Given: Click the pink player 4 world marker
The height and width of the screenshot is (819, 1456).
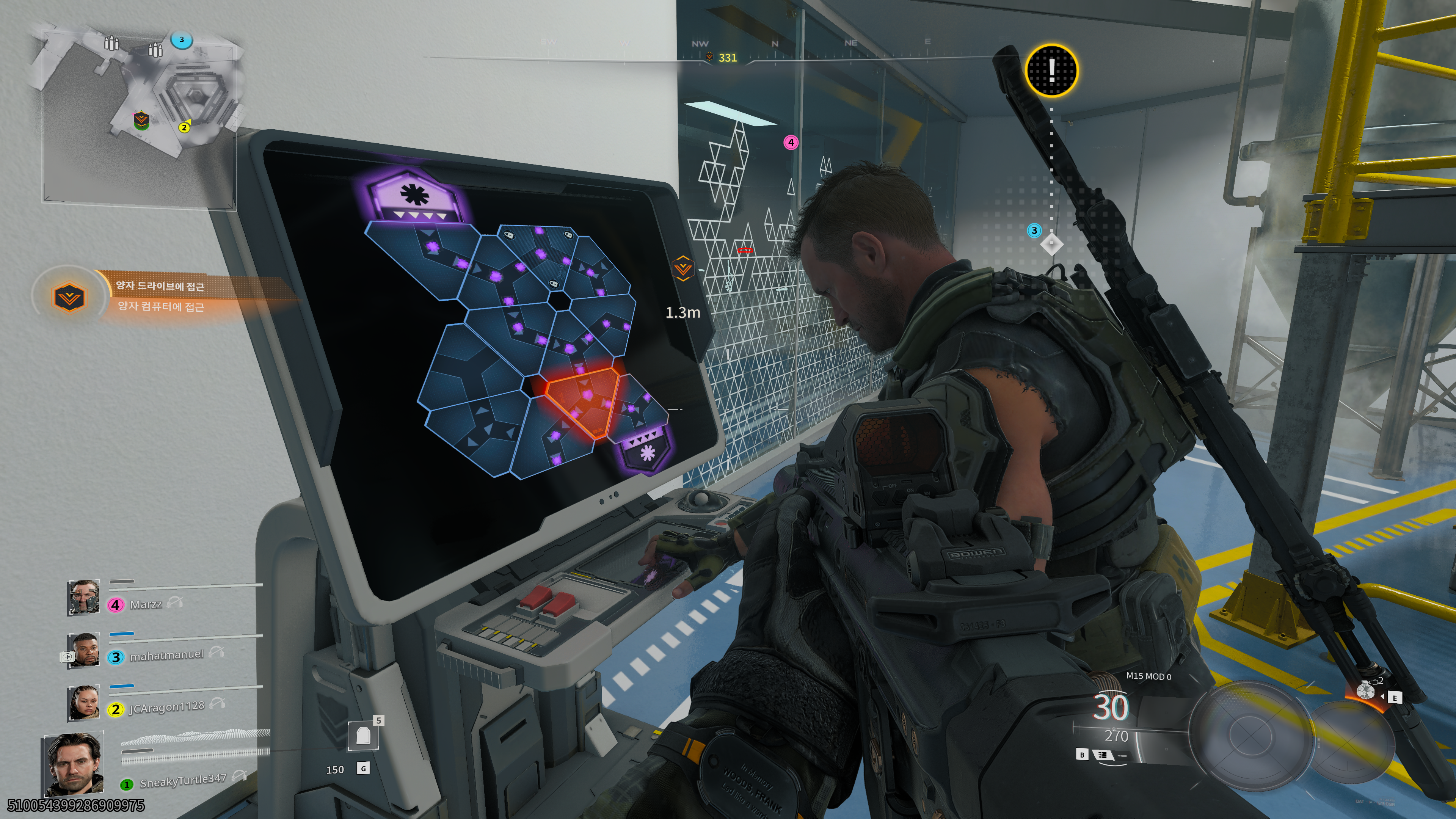Looking at the screenshot, I should [x=791, y=143].
